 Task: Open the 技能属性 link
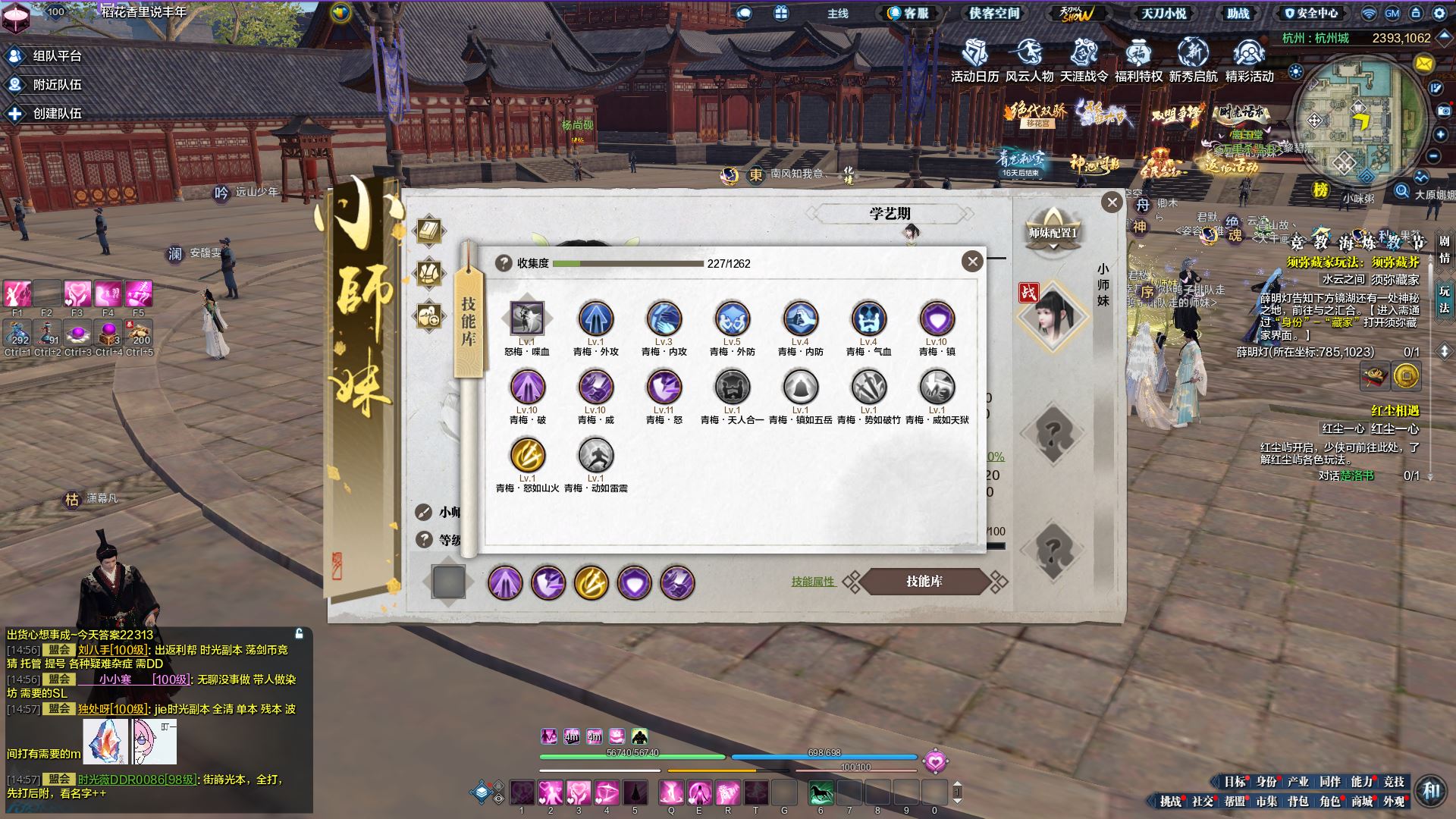(812, 582)
